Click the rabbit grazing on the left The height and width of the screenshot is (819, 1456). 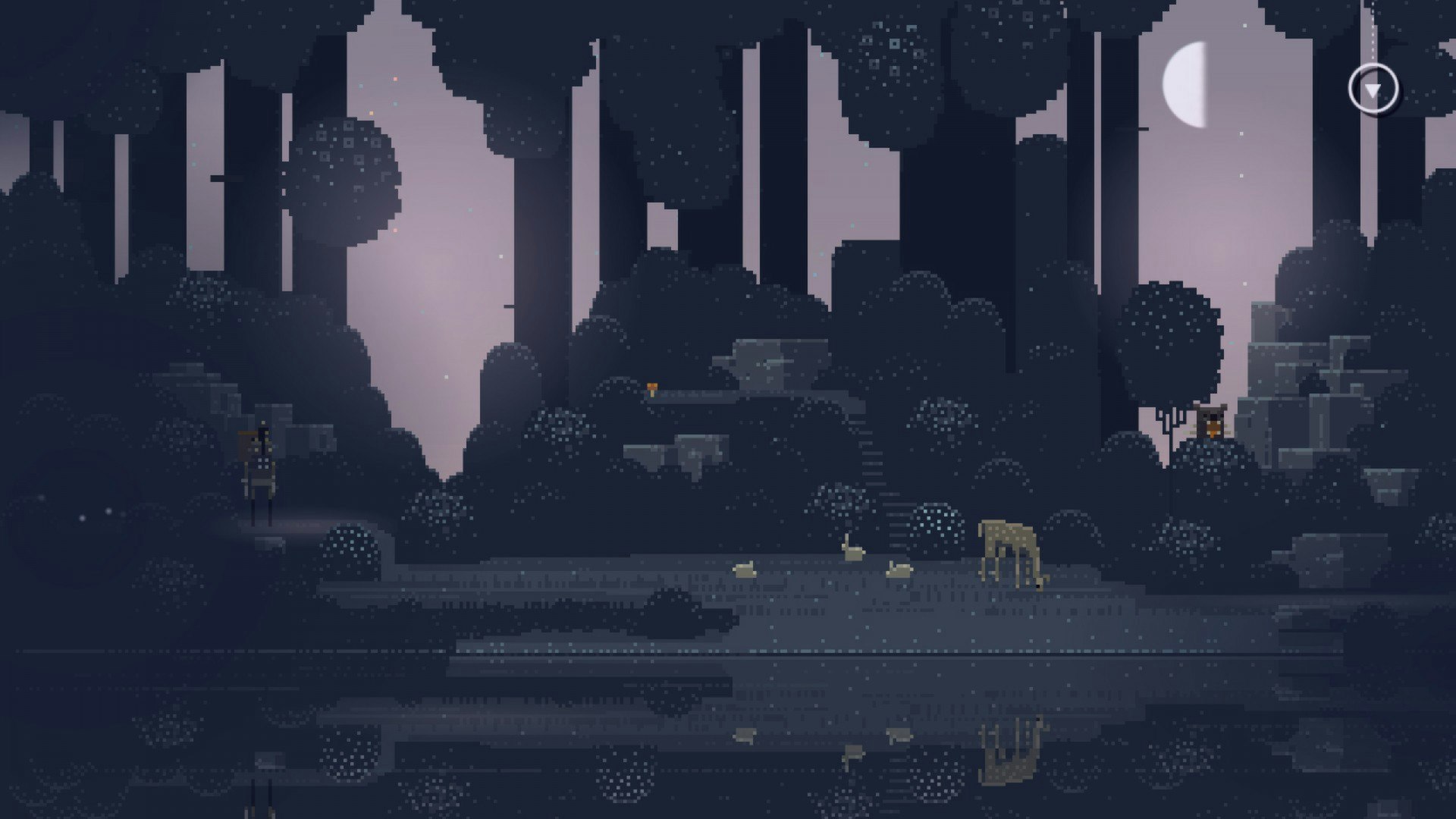[744, 570]
